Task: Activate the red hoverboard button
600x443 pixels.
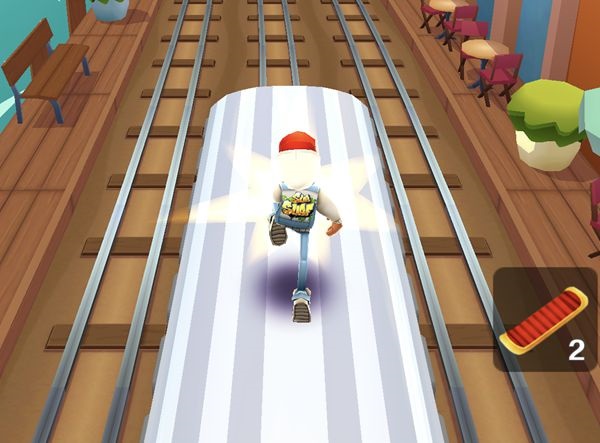Action: (547, 321)
